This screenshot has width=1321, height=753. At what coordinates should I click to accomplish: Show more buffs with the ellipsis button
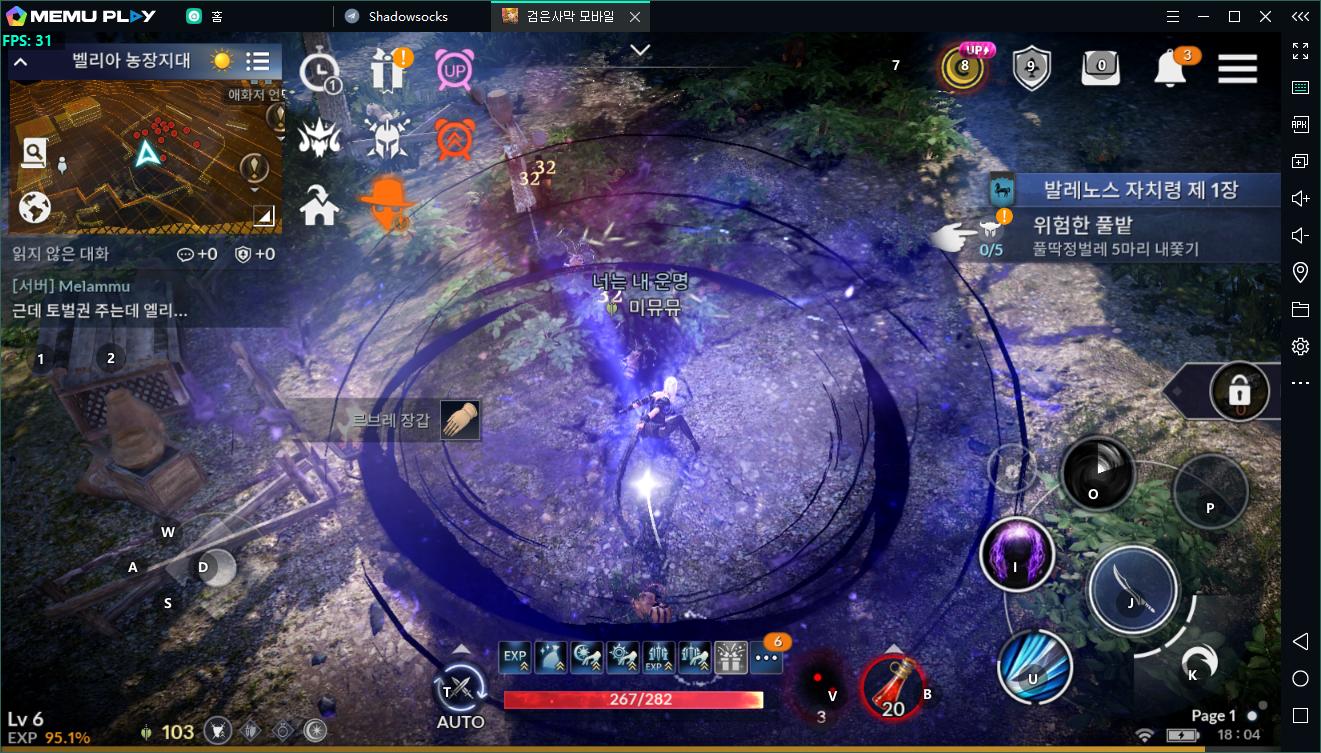(x=766, y=657)
